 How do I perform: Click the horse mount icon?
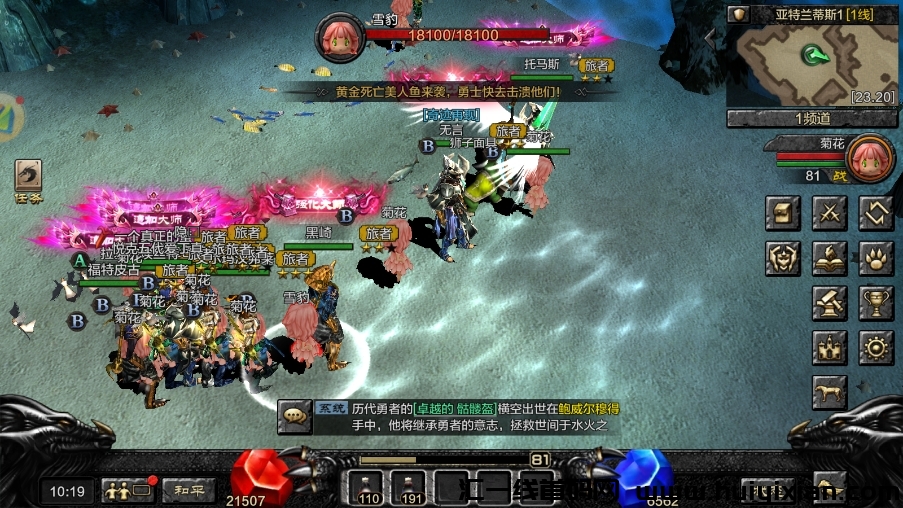pos(830,392)
